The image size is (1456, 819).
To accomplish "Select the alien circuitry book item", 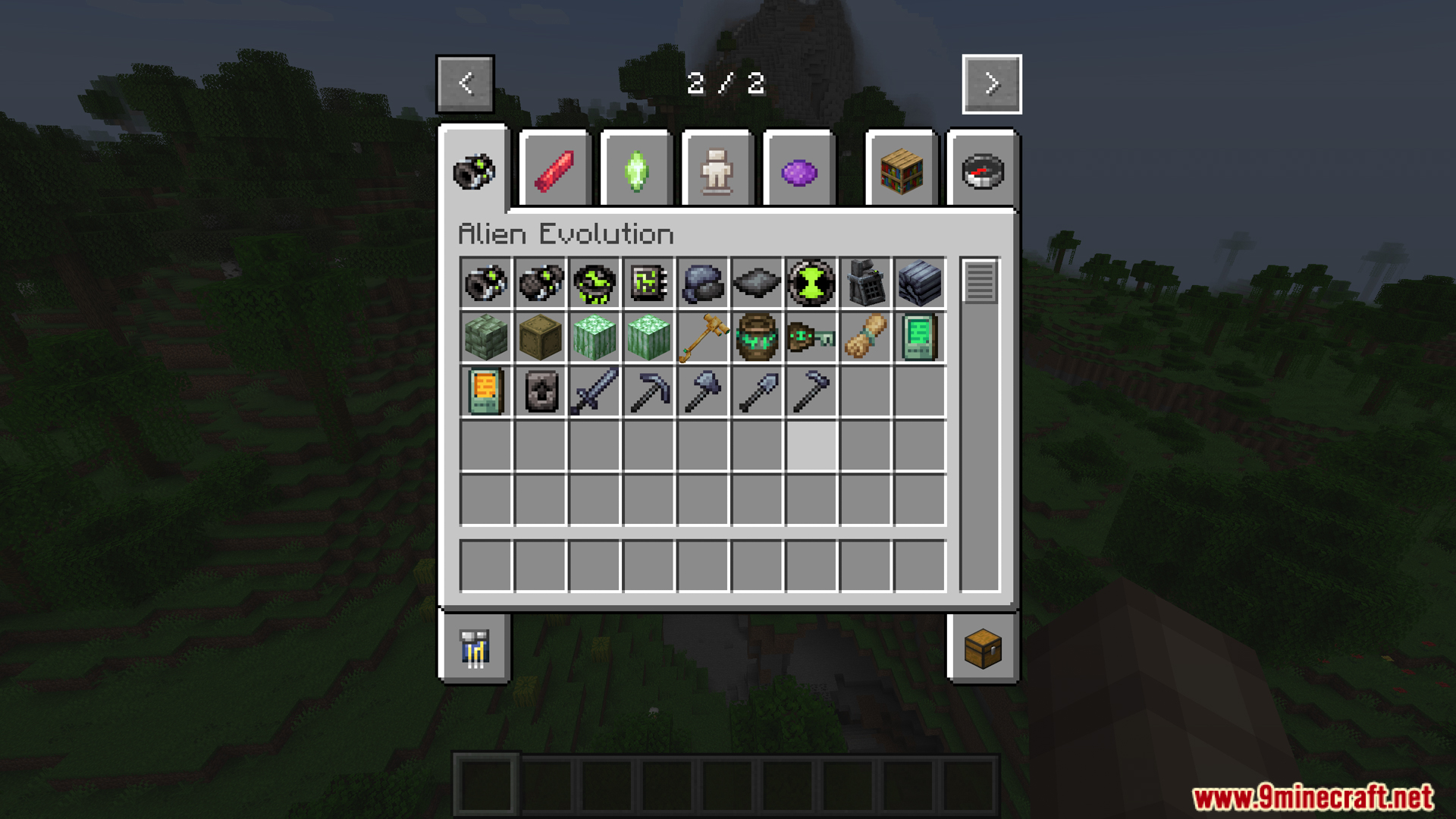I will click(648, 284).
